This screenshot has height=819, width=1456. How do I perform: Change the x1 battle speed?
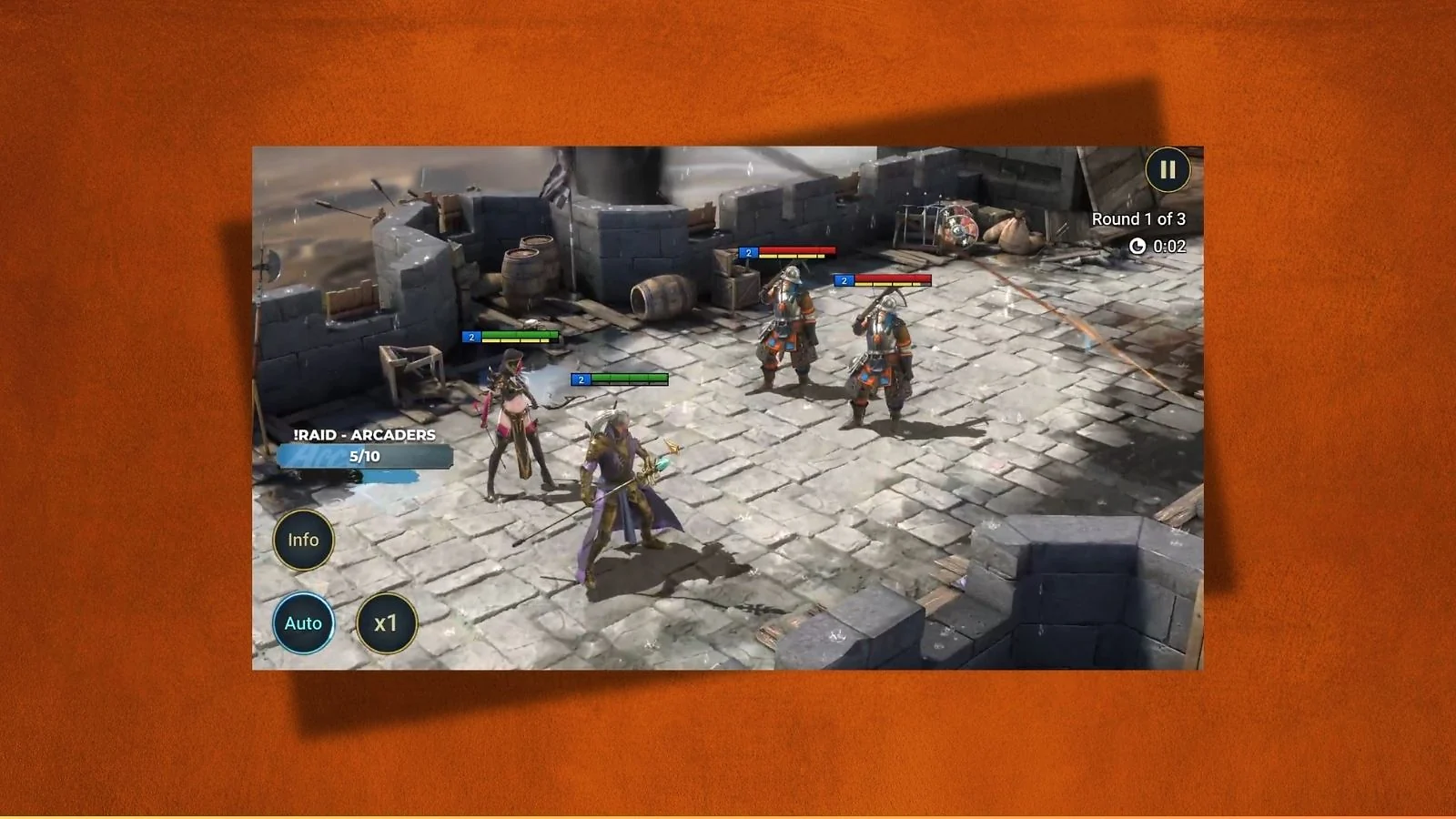click(386, 623)
